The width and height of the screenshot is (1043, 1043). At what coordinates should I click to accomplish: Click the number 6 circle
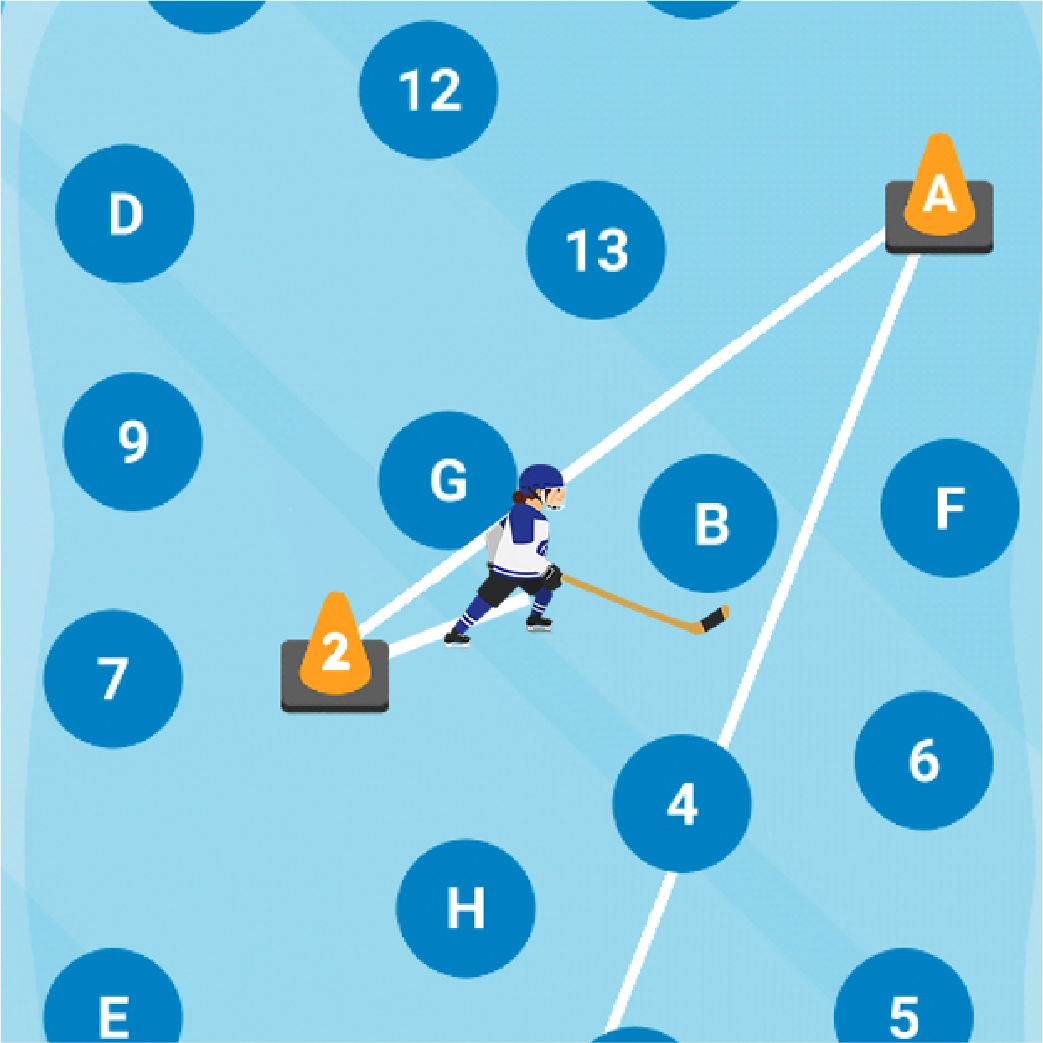tap(924, 761)
